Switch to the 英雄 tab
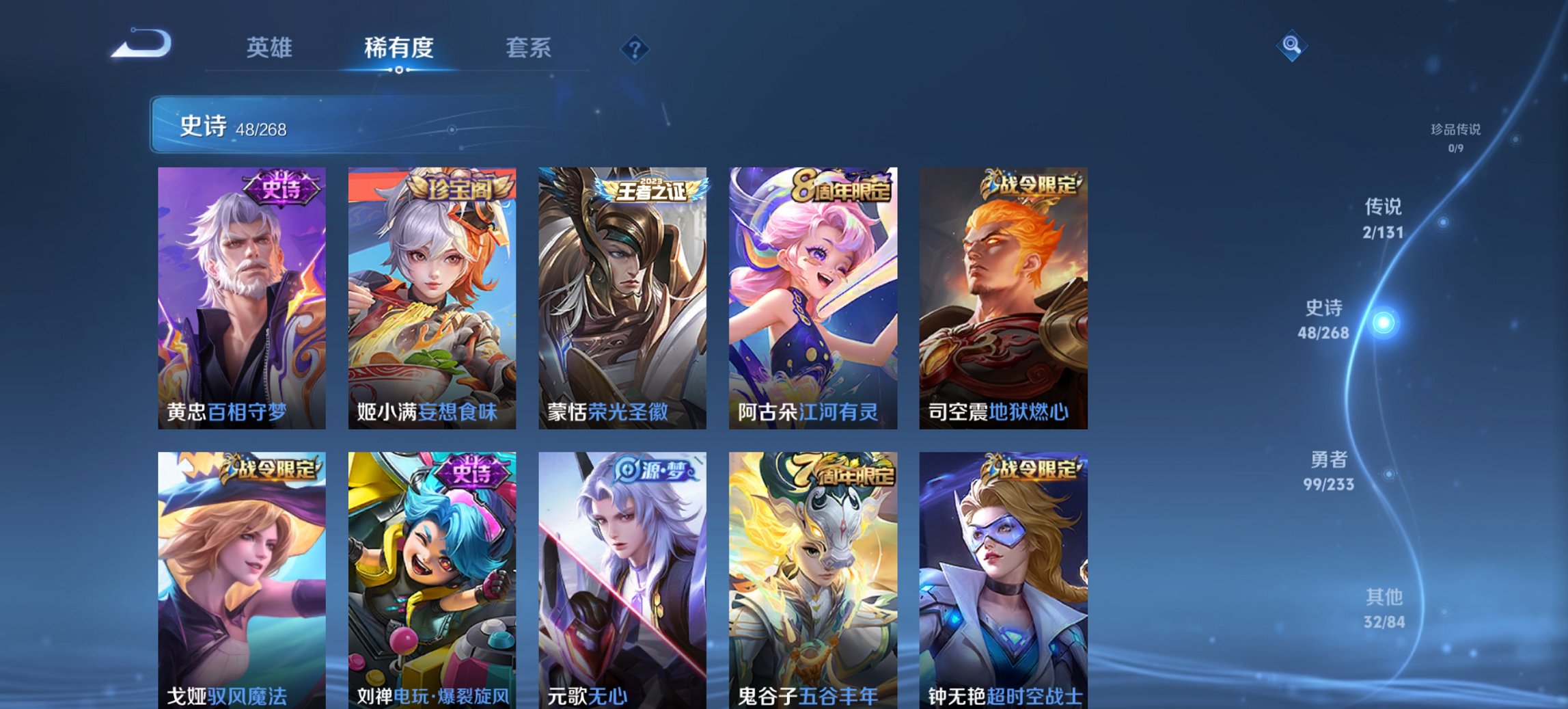The width and height of the screenshot is (1568, 709). 271,48
